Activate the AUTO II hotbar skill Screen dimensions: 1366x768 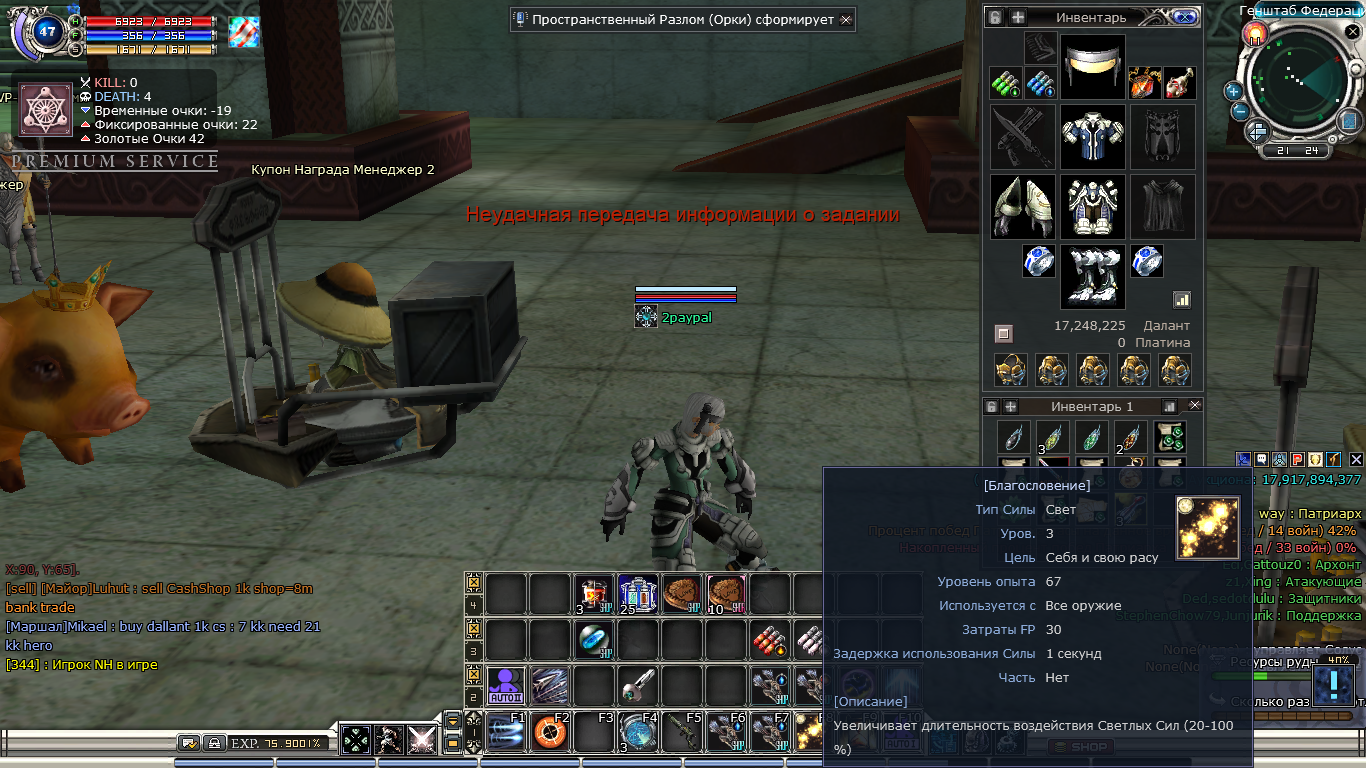click(506, 686)
